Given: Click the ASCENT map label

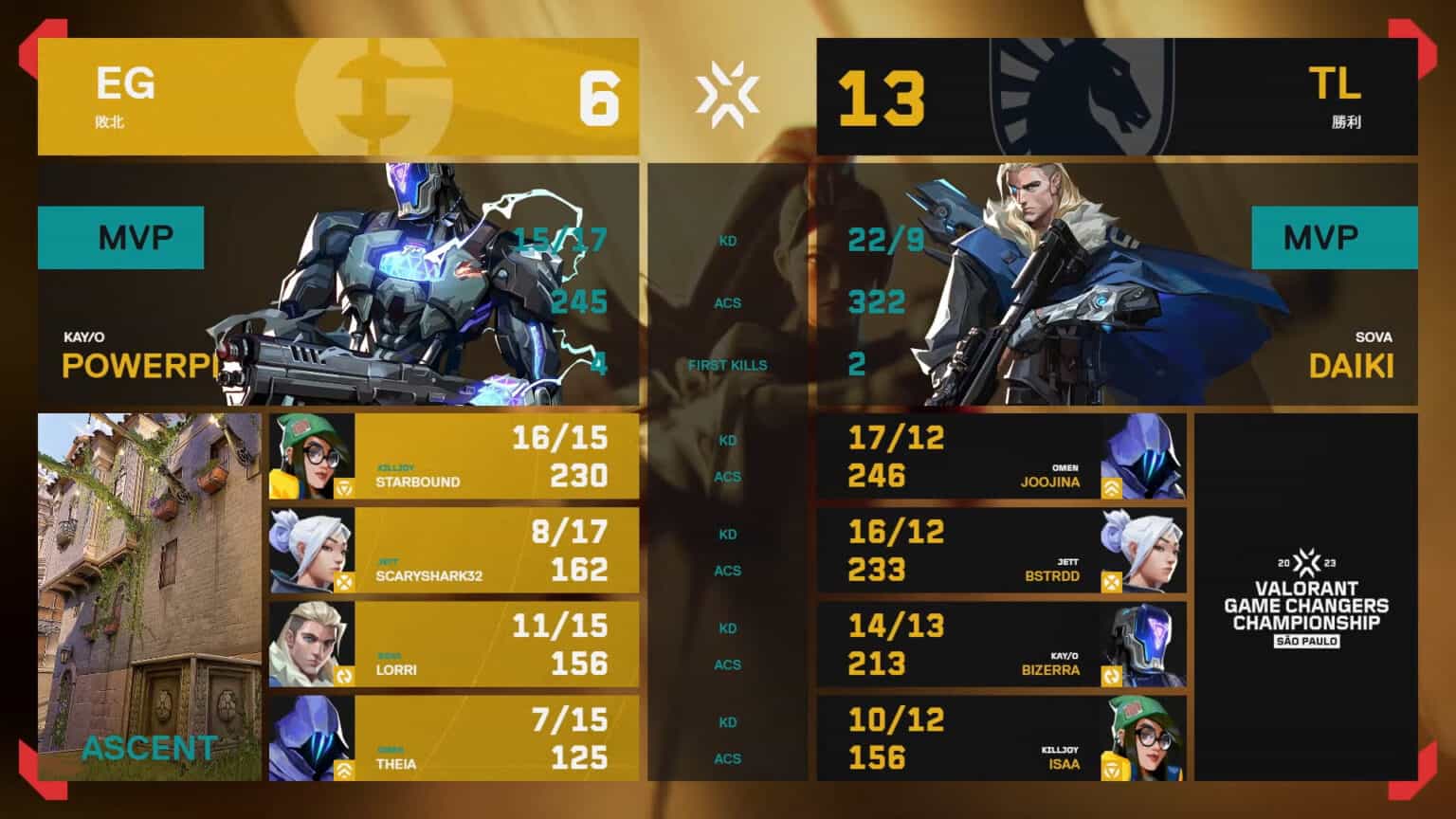Looking at the screenshot, I should (x=148, y=749).
